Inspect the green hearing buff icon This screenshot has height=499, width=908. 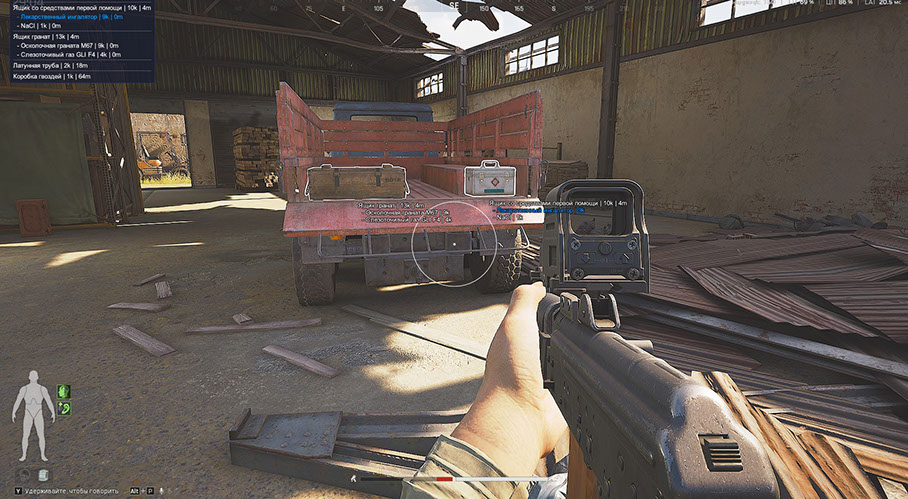coord(63,408)
